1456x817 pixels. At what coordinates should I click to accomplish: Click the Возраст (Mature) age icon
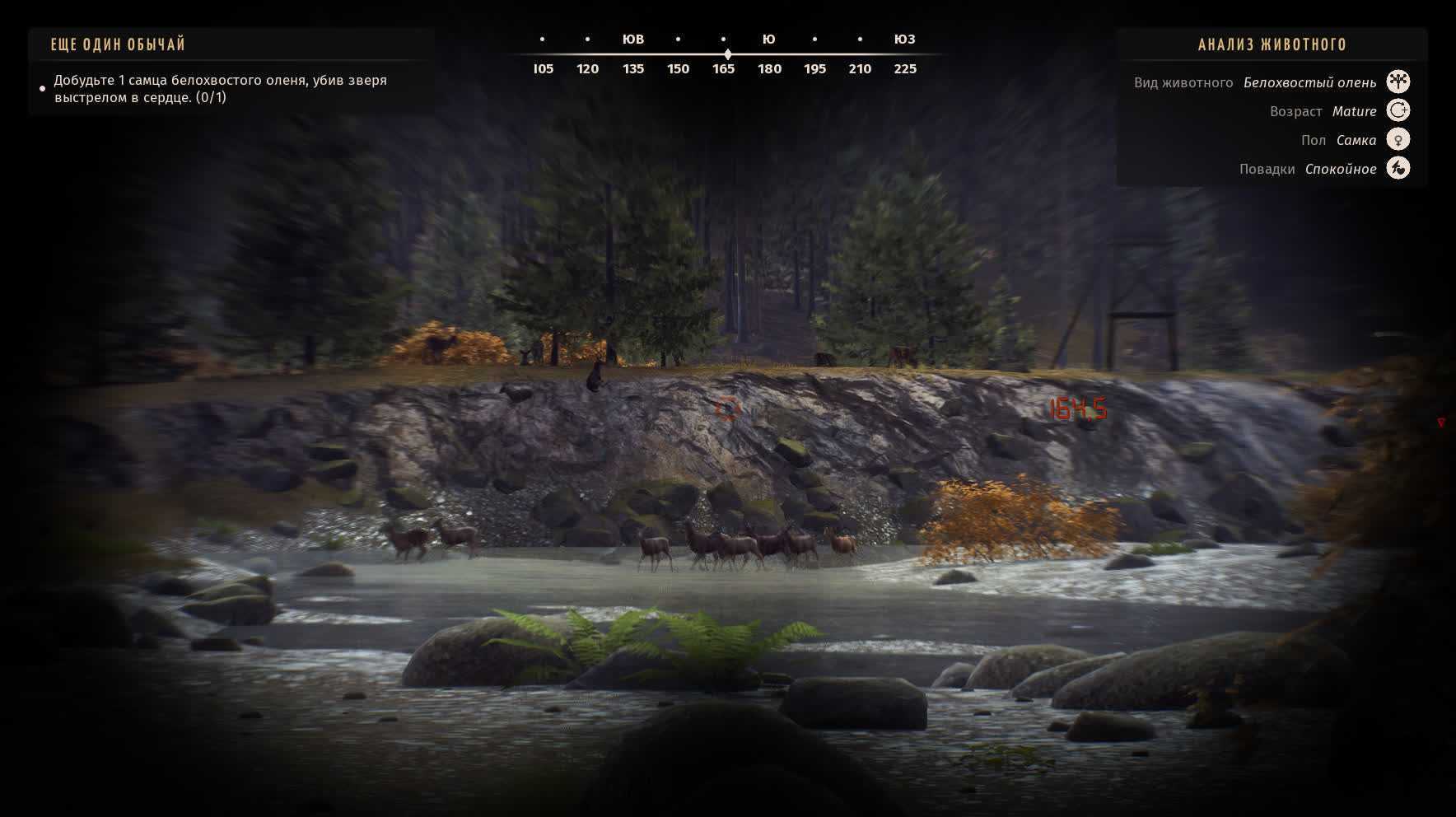(1398, 110)
